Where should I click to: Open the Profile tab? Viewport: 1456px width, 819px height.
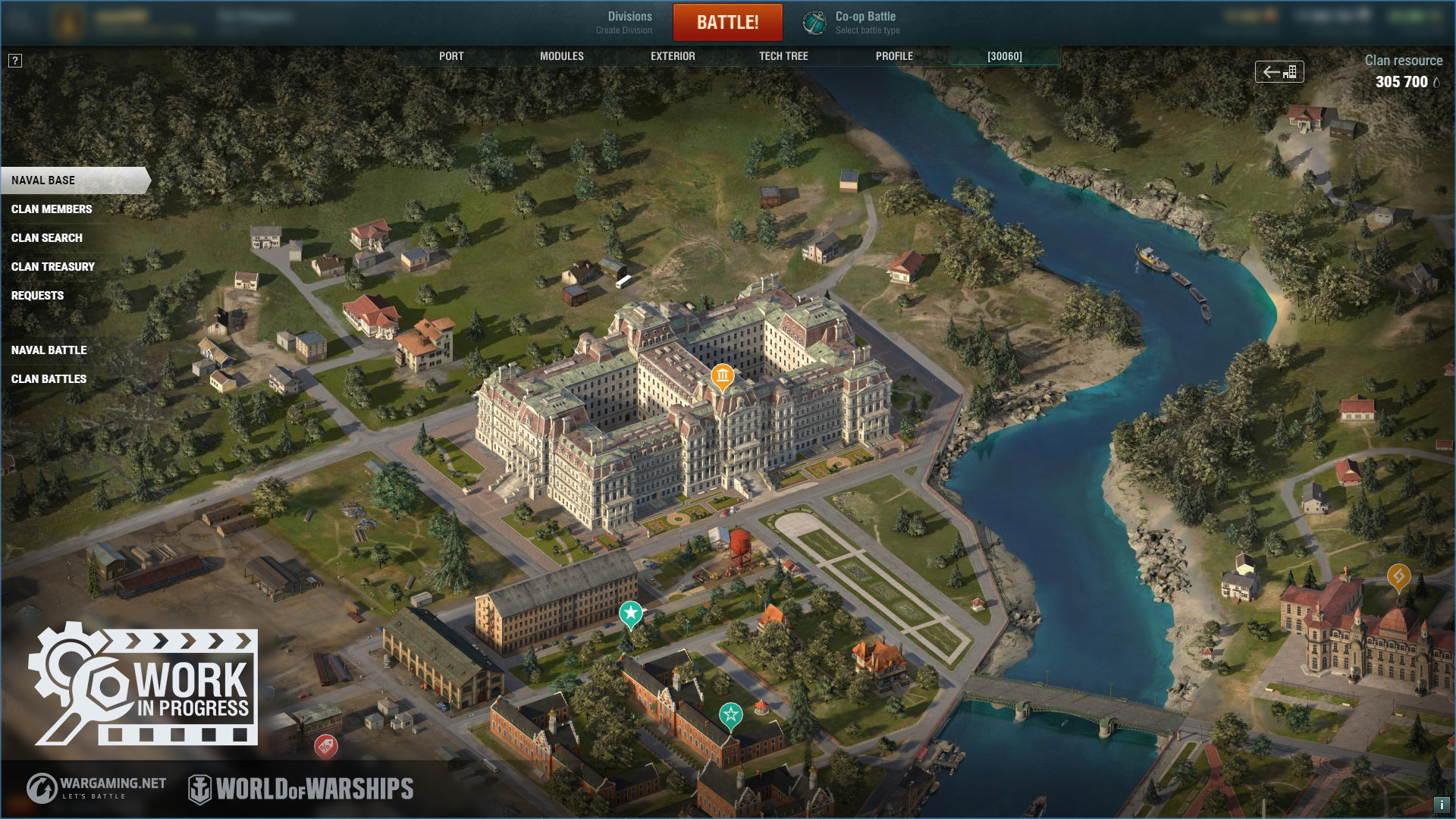tap(894, 56)
